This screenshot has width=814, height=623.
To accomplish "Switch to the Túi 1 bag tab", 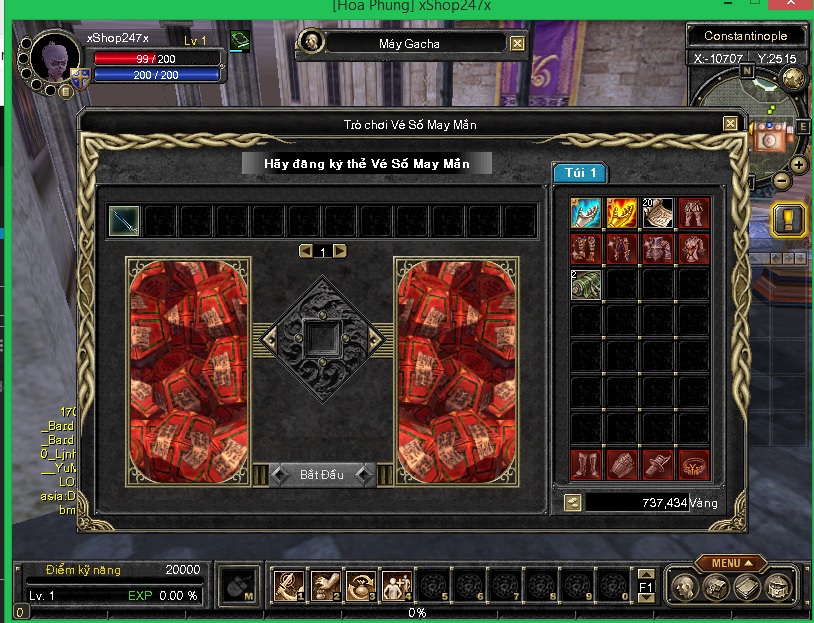I will tap(581, 173).
